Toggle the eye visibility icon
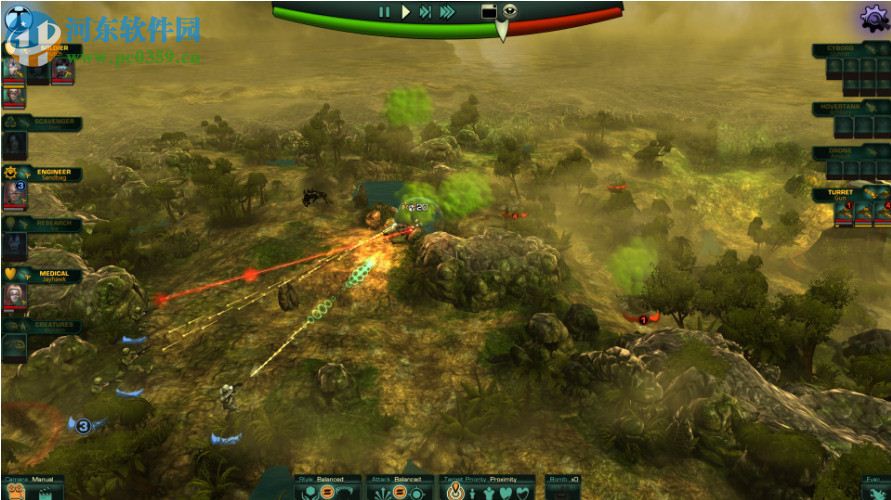 [x=511, y=11]
